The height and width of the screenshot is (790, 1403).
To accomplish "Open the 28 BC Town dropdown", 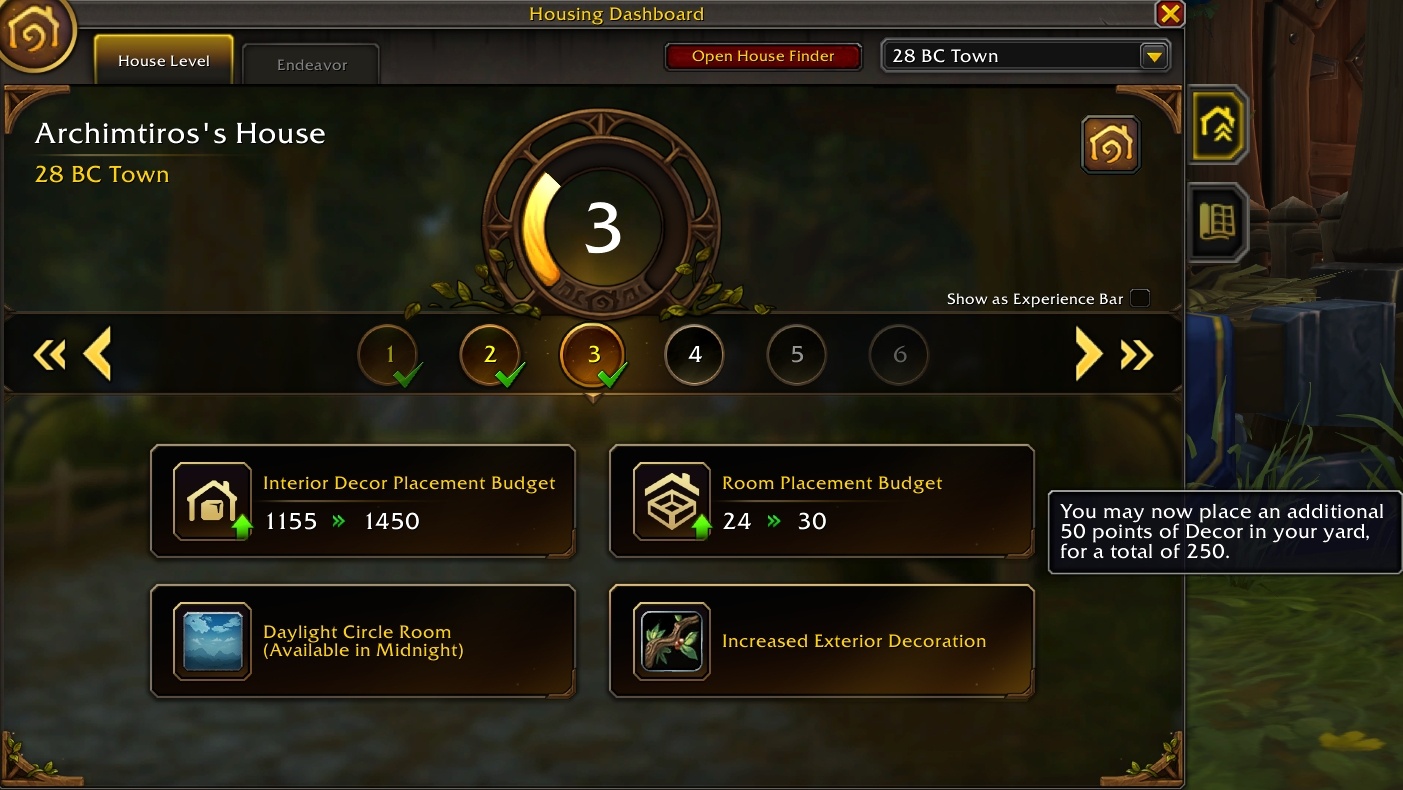I will click(x=1154, y=56).
